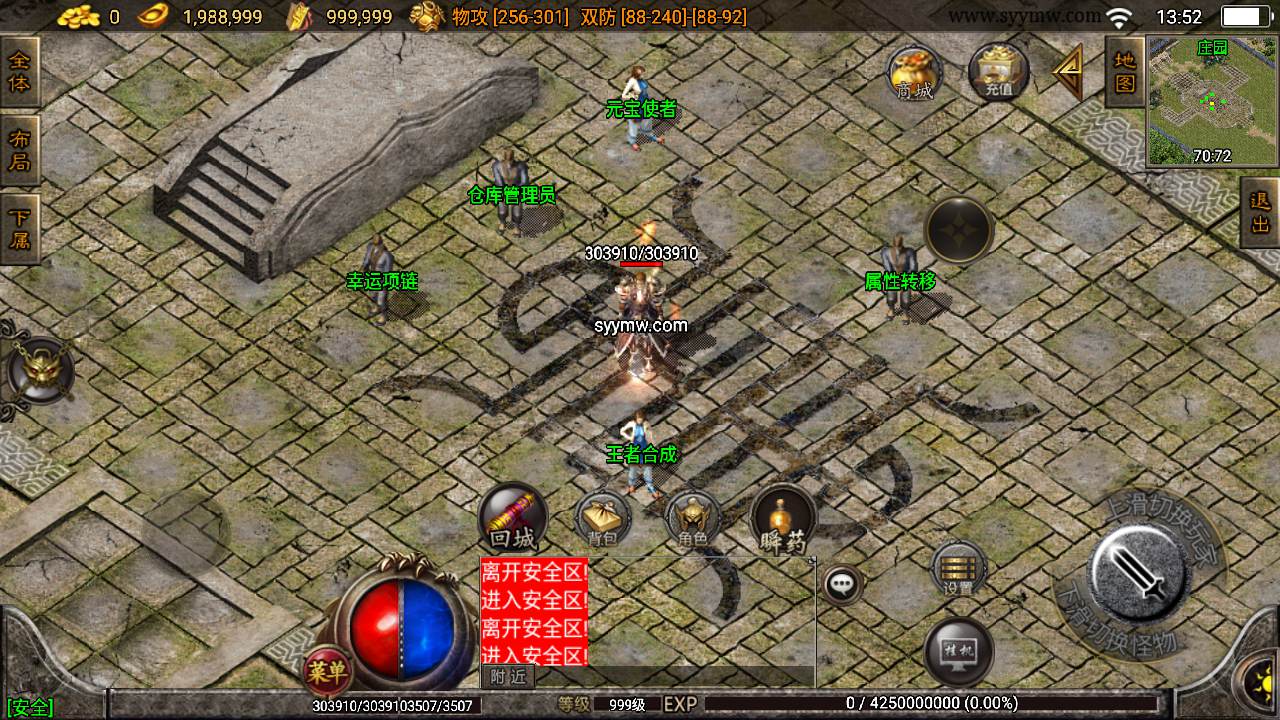Image resolution: width=1280 pixels, height=720 pixels.
Task: Tap the golden demon mask icon
Action: click(x=39, y=370)
